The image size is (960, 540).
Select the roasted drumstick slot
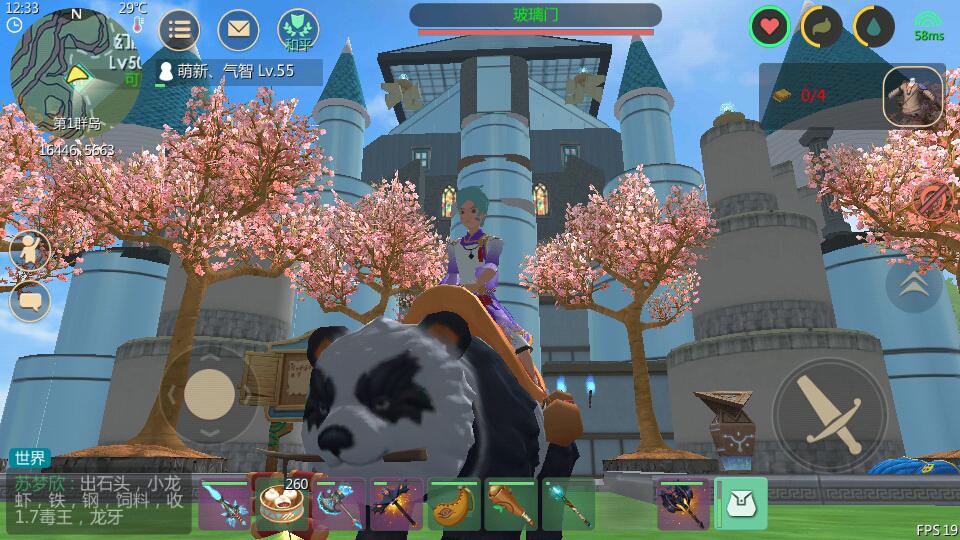point(511,504)
